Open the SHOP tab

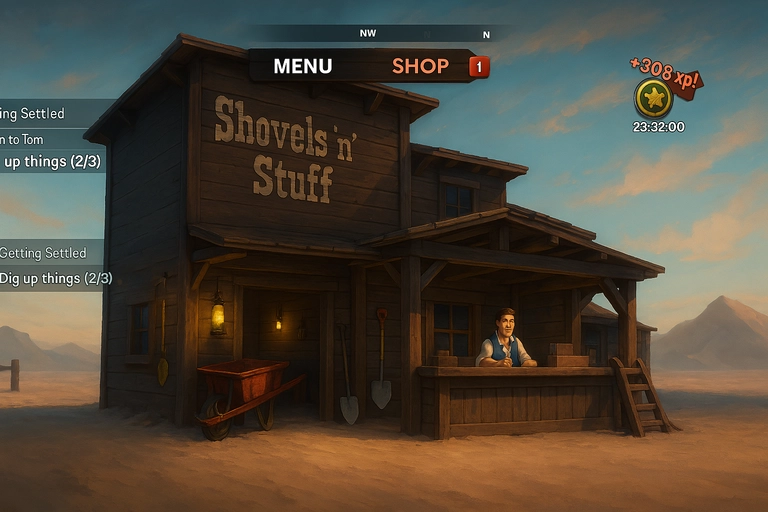point(420,66)
